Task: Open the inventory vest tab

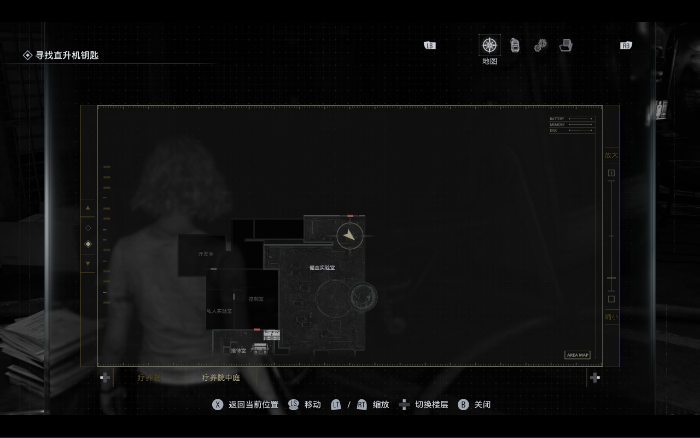Action: (x=515, y=45)
